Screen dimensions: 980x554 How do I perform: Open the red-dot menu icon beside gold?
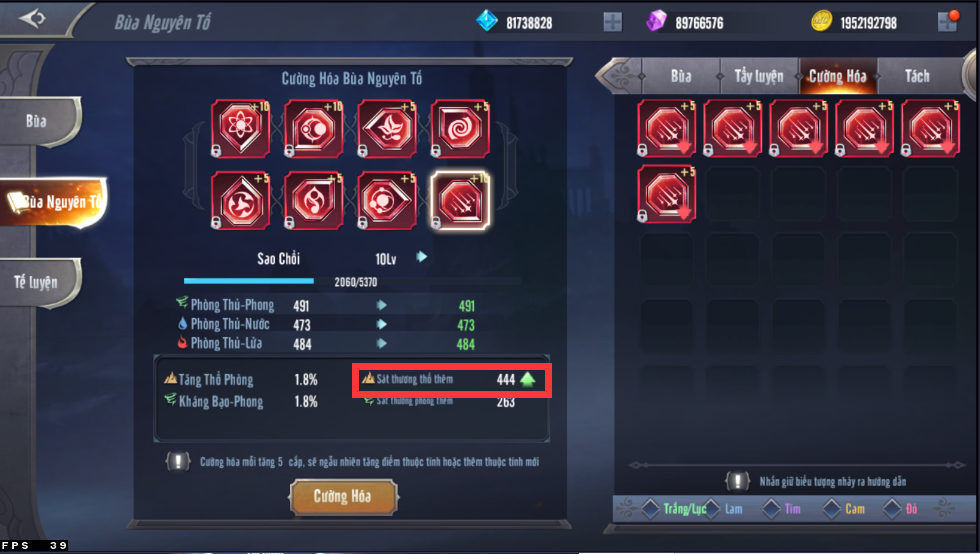pyautogui.click(x=946, y=22)
